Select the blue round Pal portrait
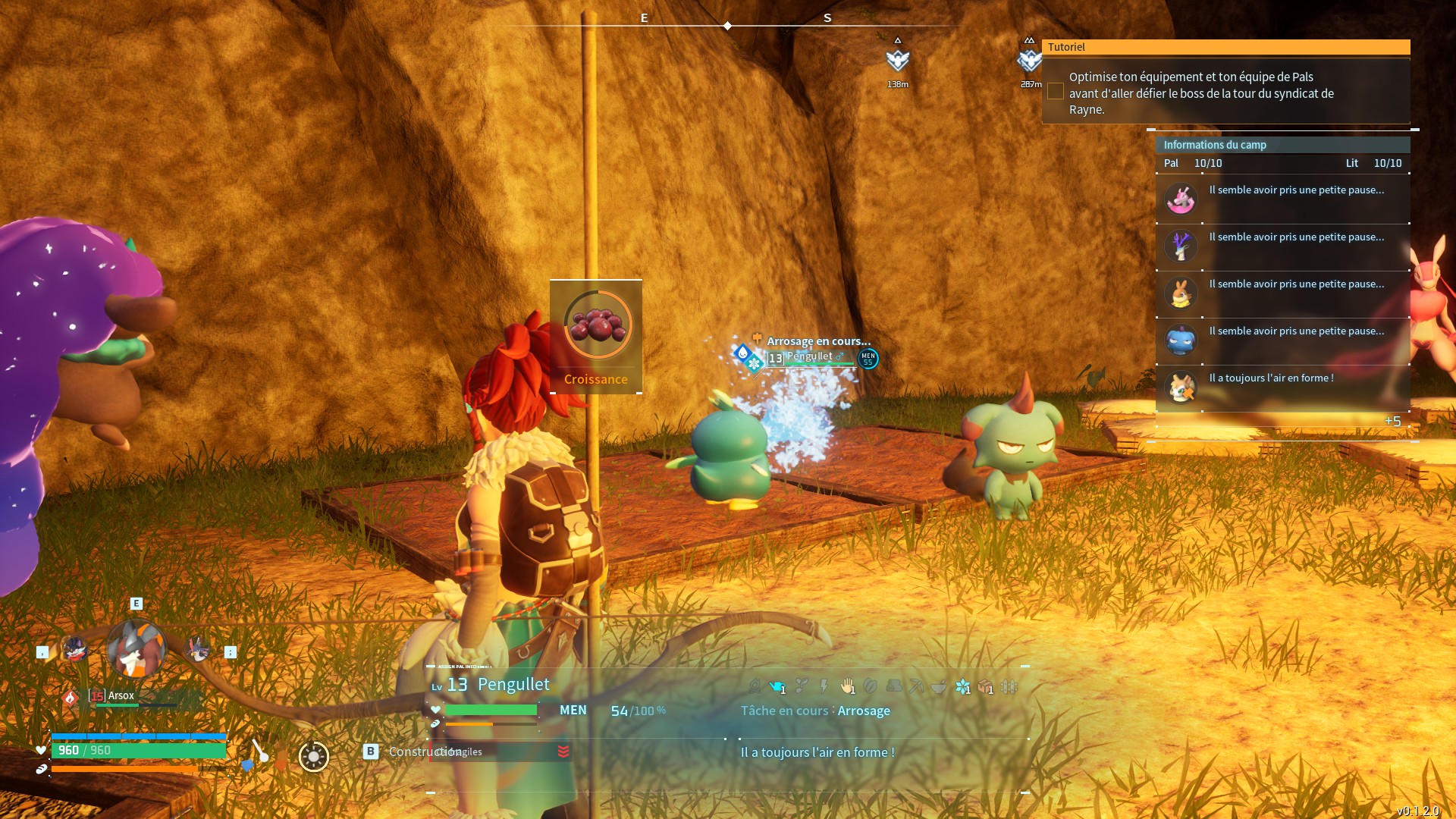1456x819 pixels. 1181,340
